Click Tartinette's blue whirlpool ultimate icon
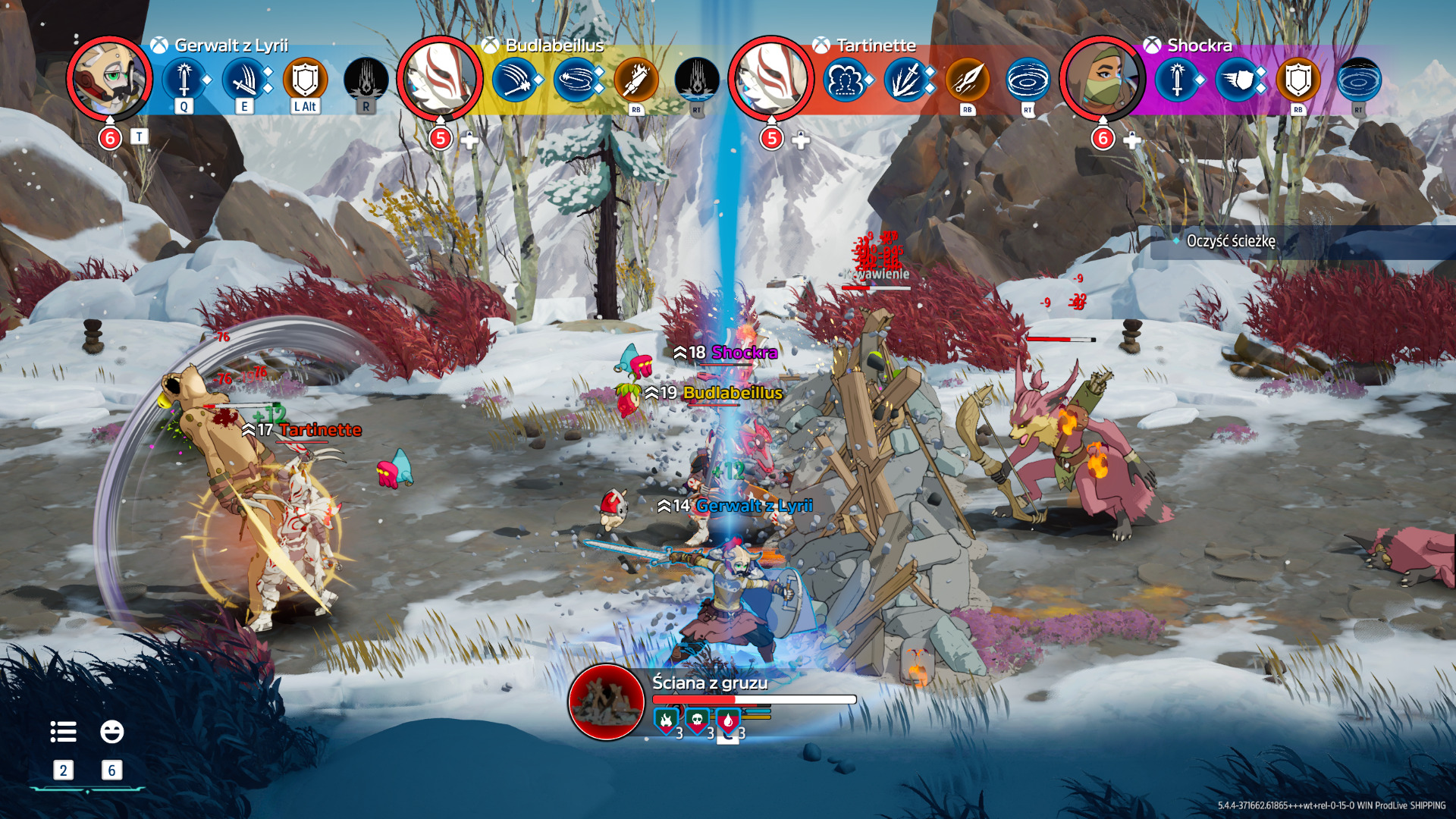Screen dimensions: 1456x819 coord(1028,79)
